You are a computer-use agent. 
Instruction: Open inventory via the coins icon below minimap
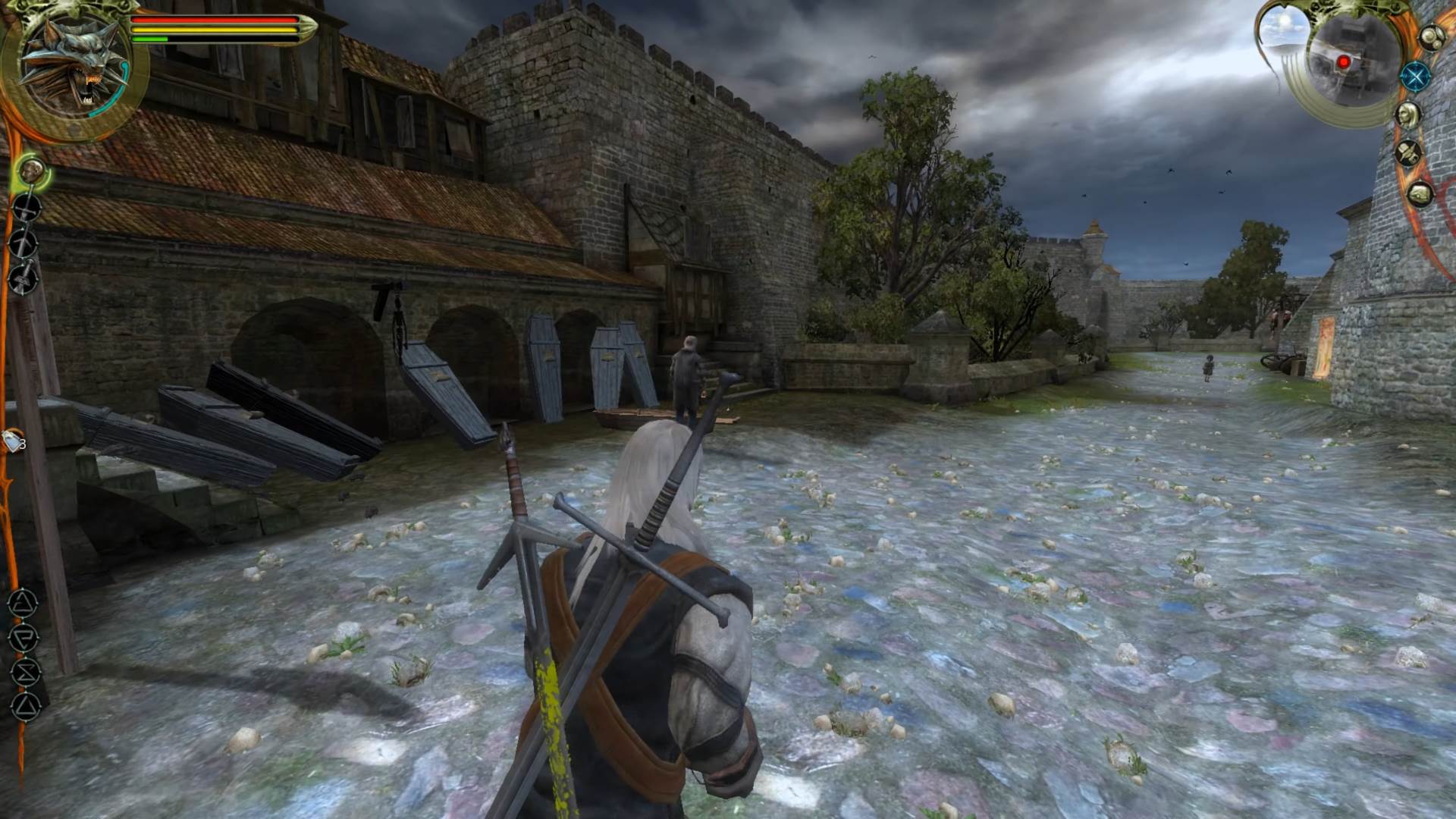1432,36
